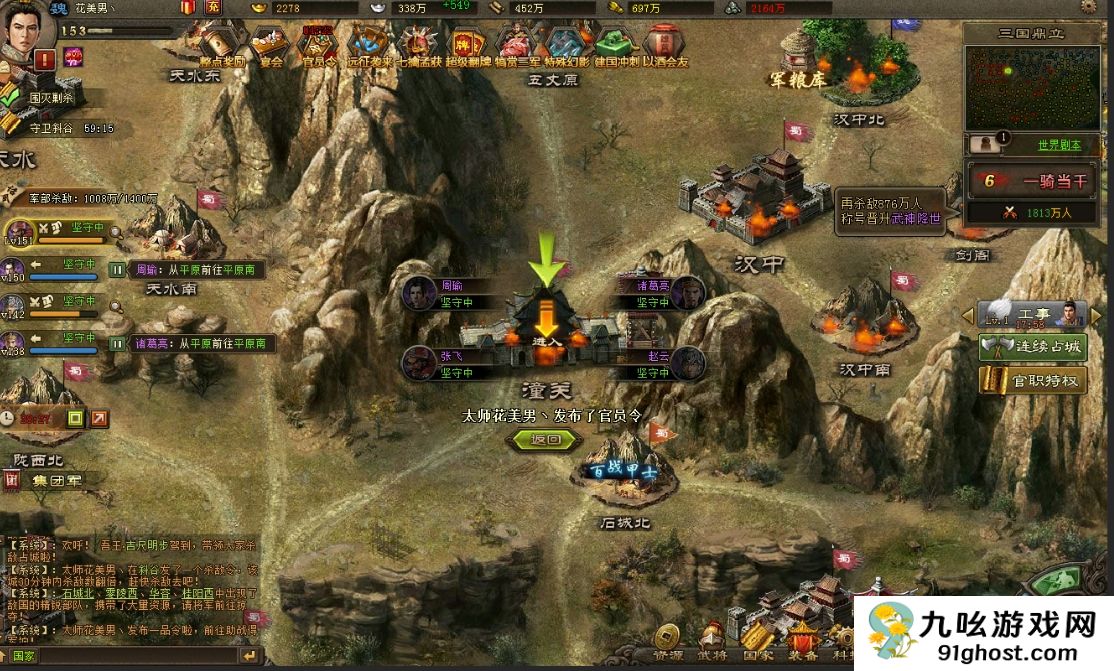Open the 超级翻牌 card flip event

click(466, 44)
